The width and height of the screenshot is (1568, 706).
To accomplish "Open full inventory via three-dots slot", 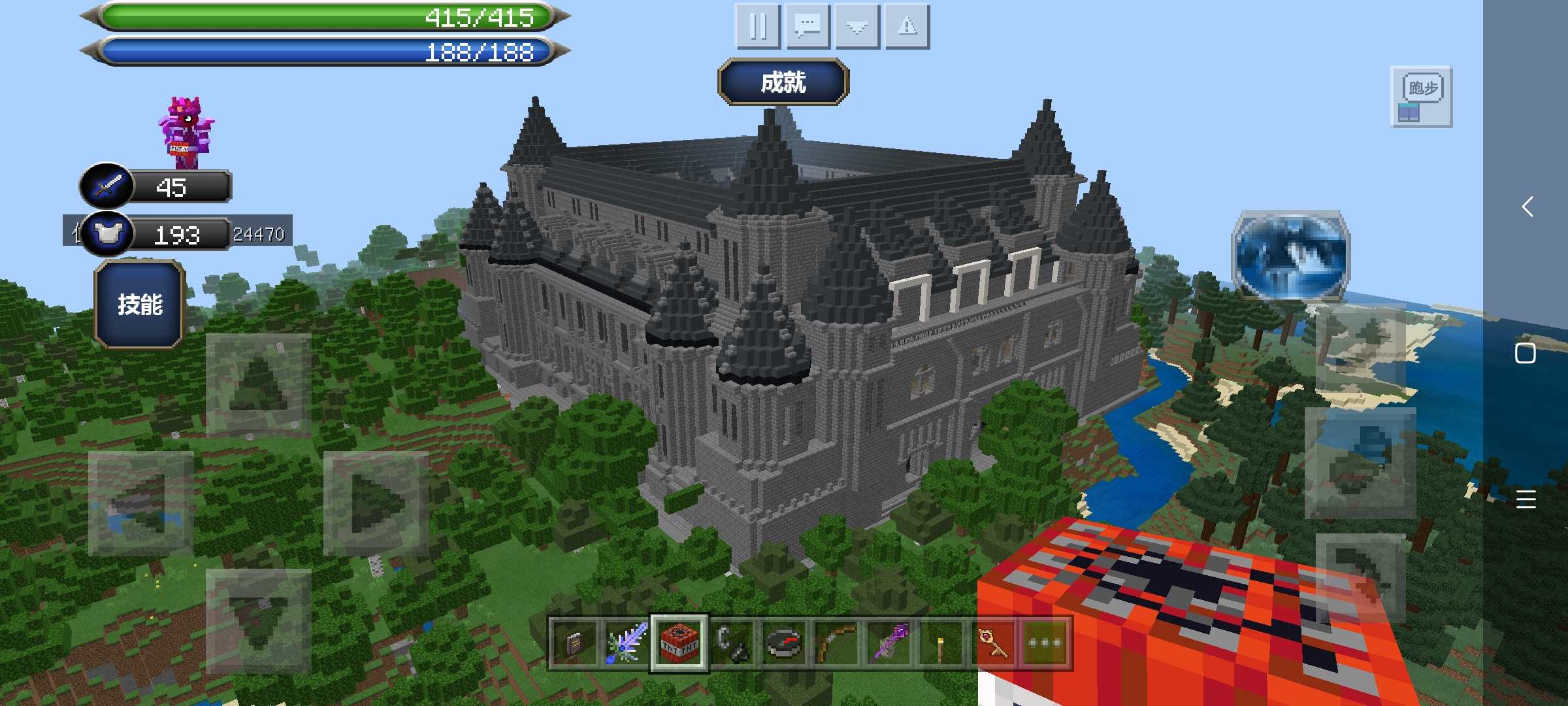I will (x=1045, y=643).
